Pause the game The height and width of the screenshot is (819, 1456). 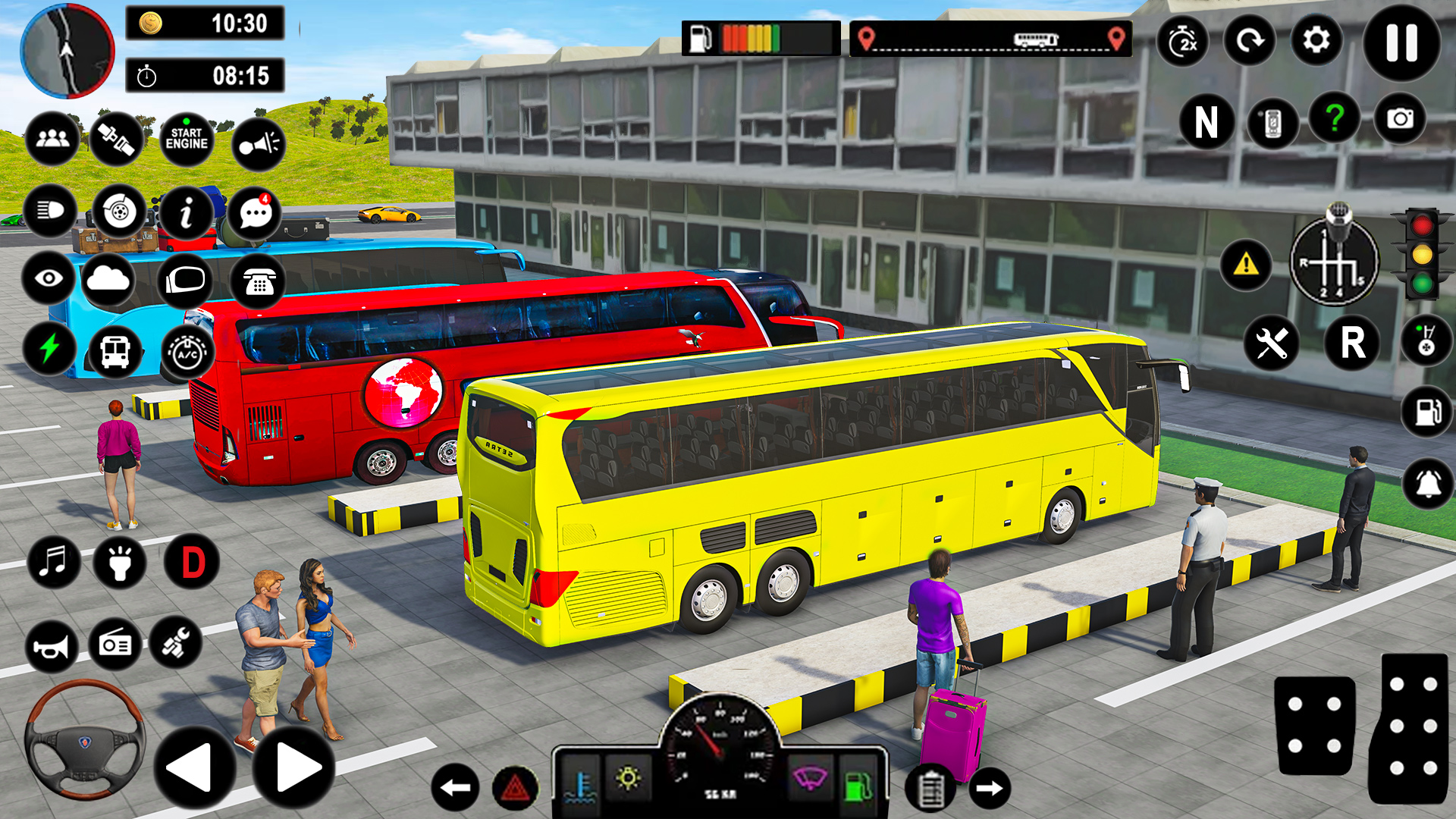[1399, 42]
